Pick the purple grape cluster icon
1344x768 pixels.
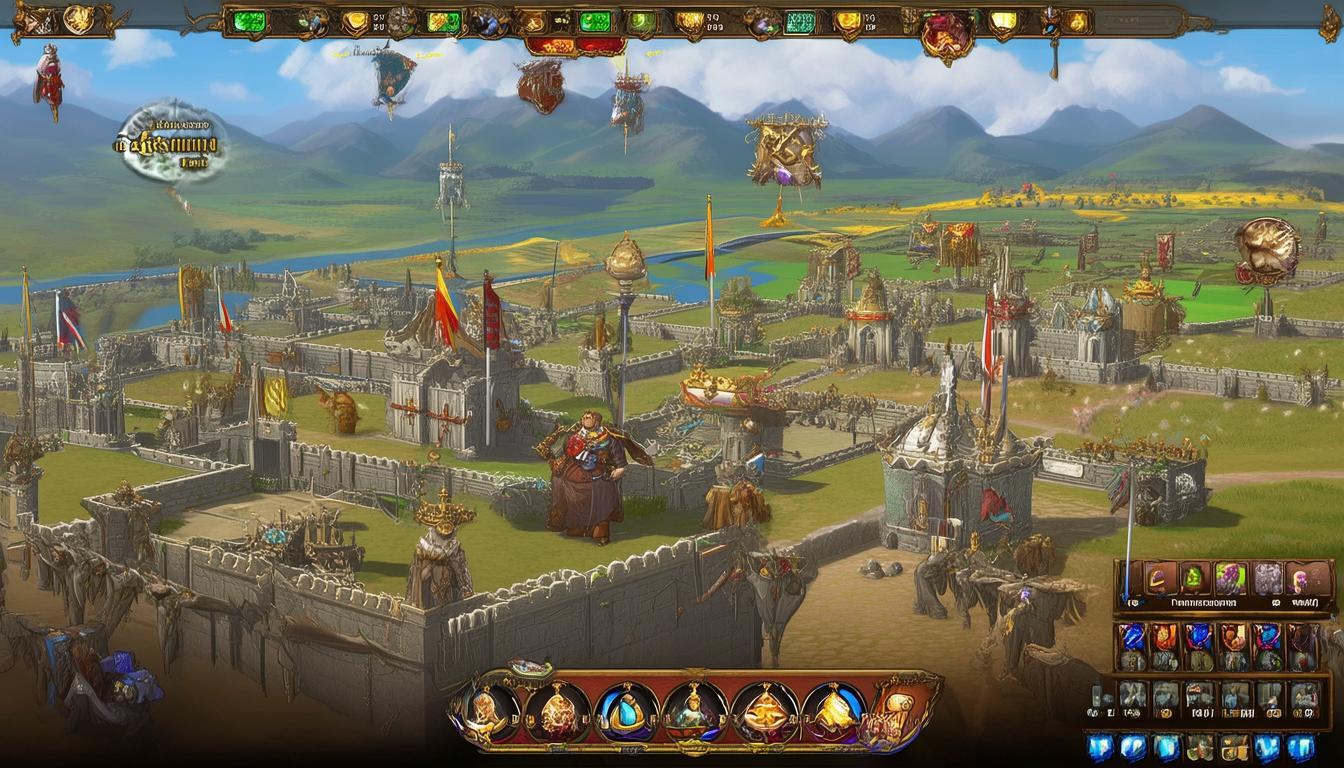pos(1230,578)
